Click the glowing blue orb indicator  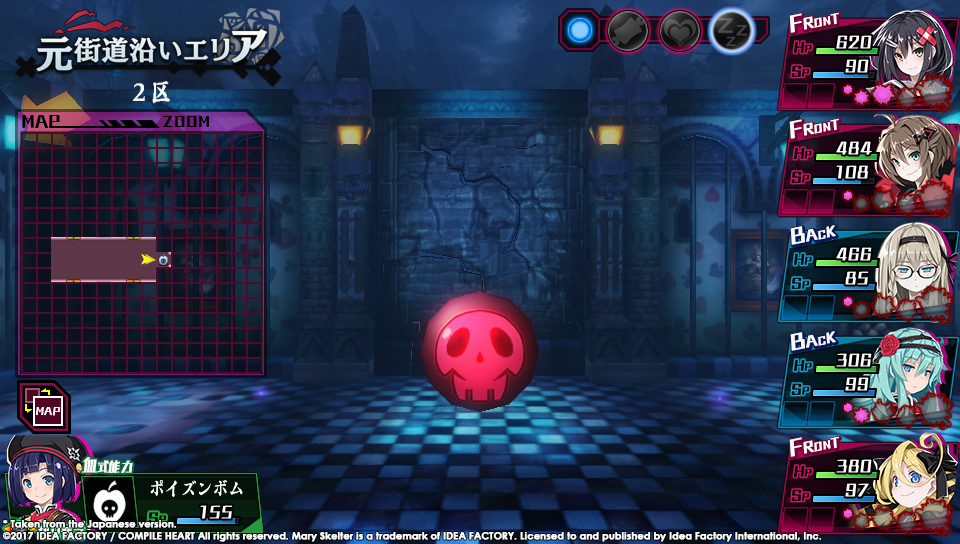click(x=579, y=30)
